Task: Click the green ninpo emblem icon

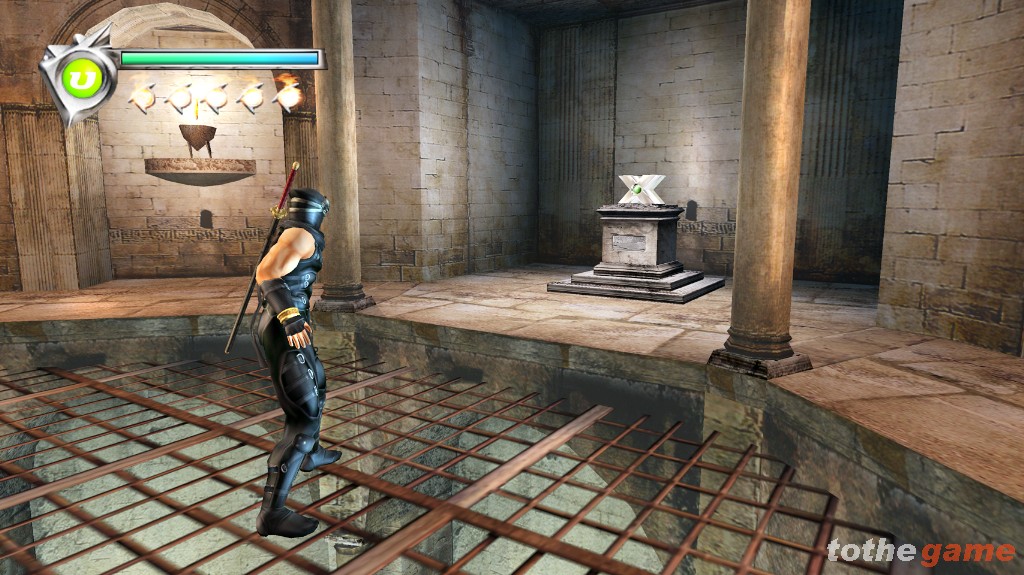Action: click(x=77, y=77)
